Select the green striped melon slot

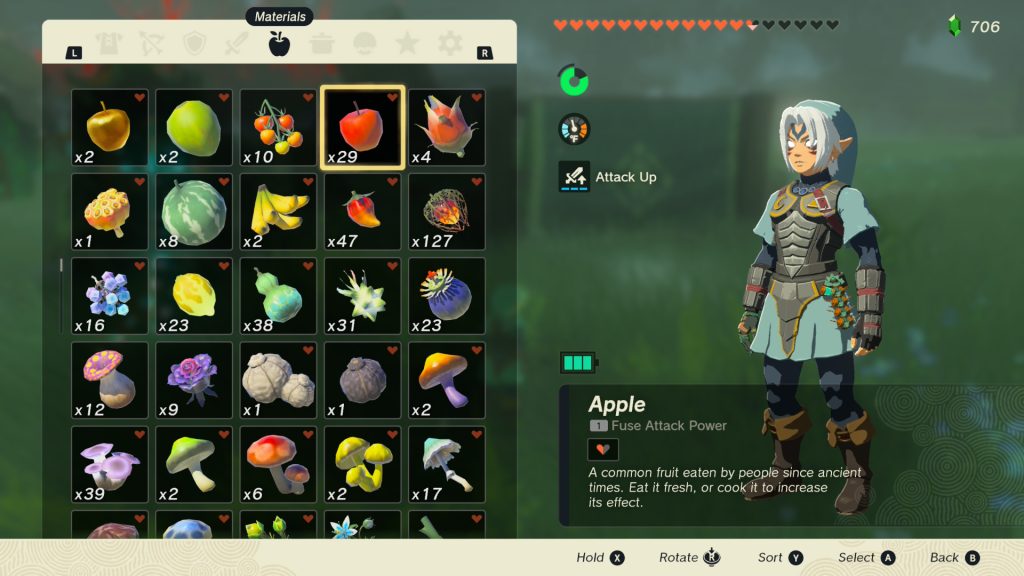(194, 211)
